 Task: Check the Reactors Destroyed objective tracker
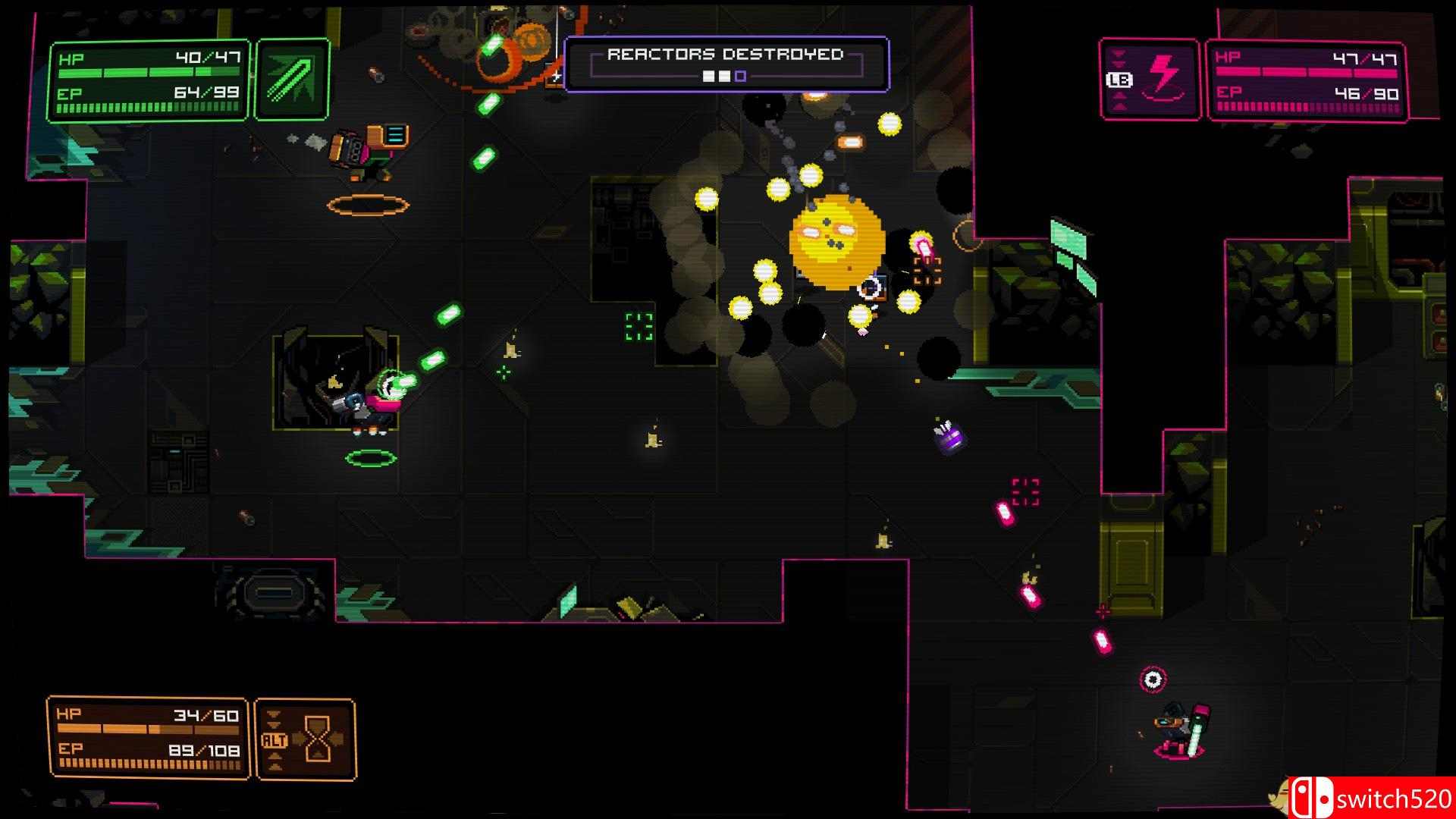(726, 64)
